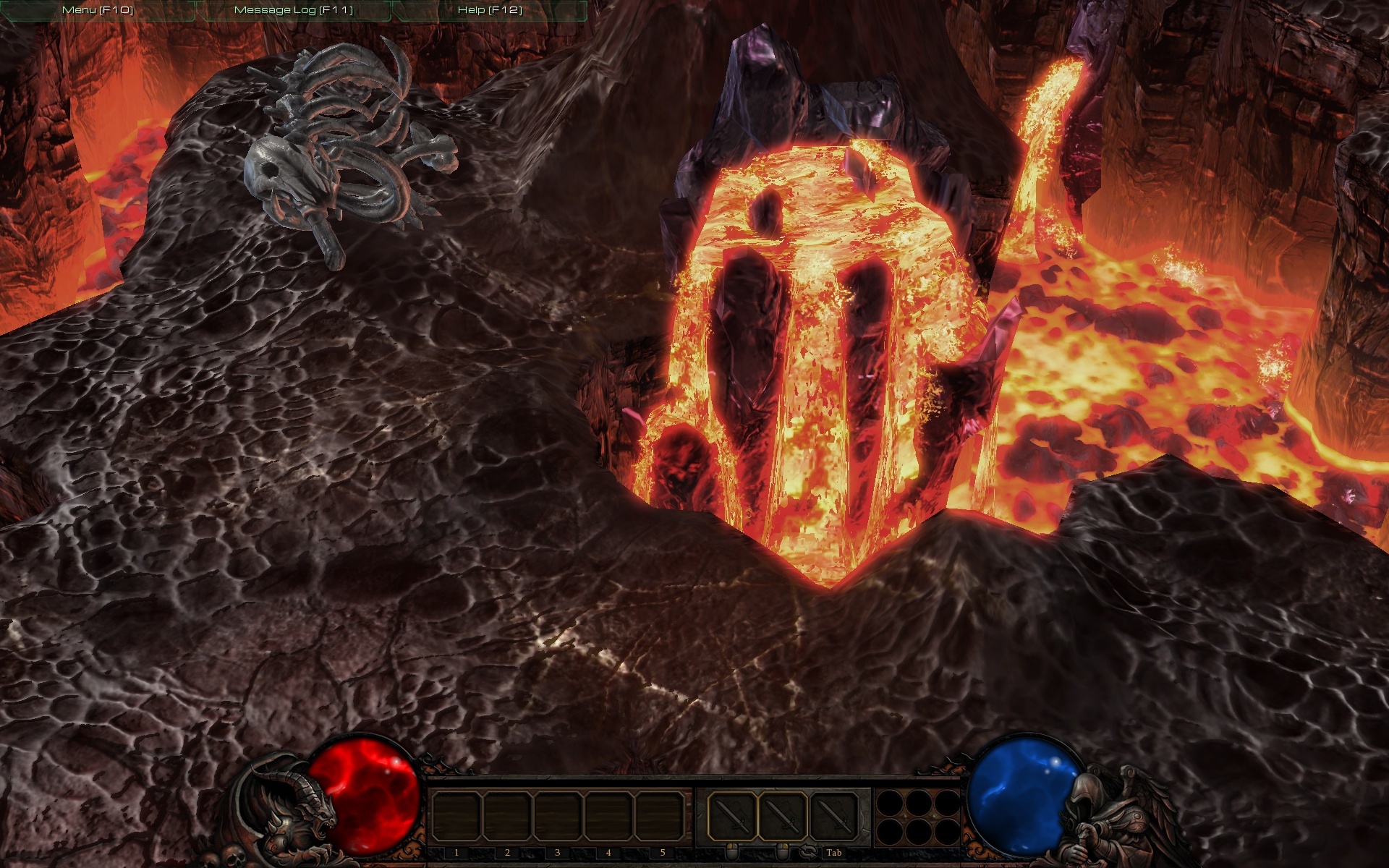Click the Tab swap sword skill slot
The width and height of the screenshot is (1389, 868).
click(833, 816)
